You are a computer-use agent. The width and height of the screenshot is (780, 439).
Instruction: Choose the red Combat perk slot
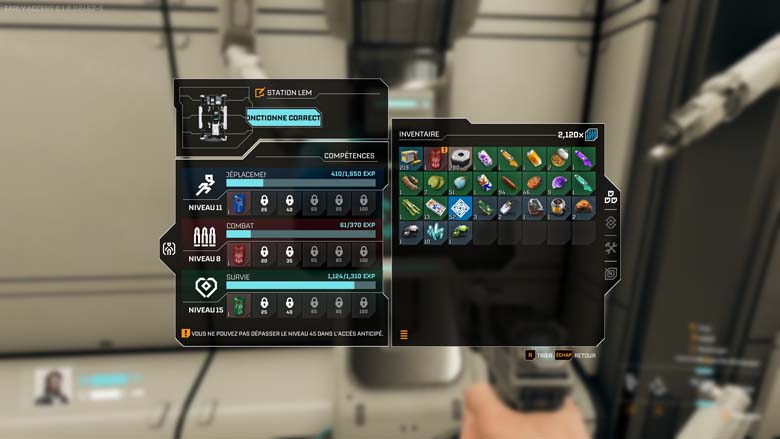click(239, 255)
